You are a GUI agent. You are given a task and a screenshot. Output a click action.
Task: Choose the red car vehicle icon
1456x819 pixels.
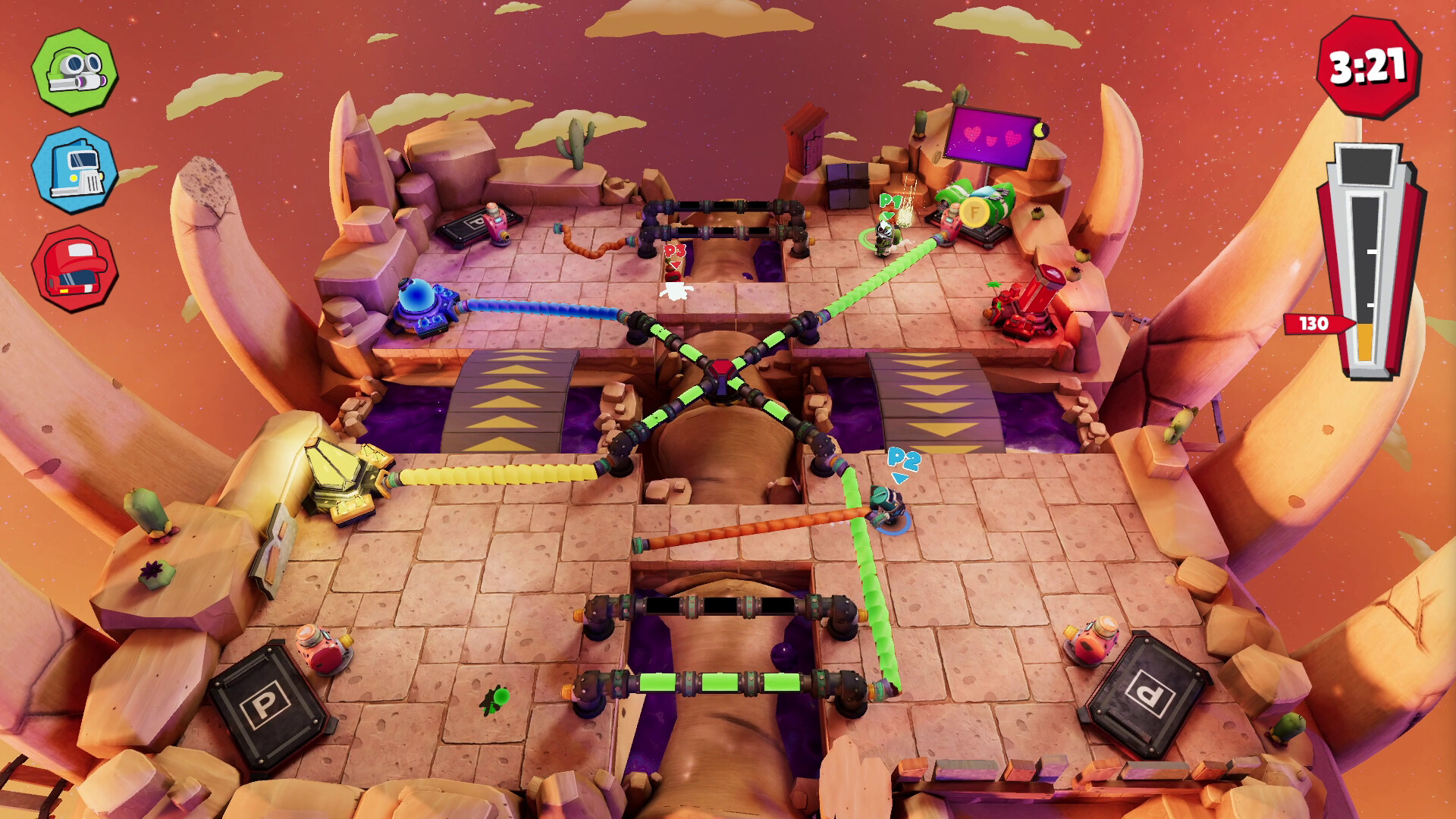click(74, 268)
